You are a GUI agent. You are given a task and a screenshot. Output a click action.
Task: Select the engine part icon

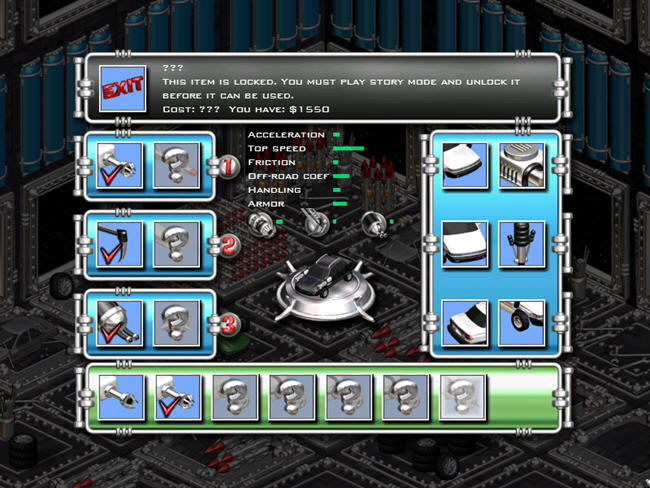click(x=521, y=165)
